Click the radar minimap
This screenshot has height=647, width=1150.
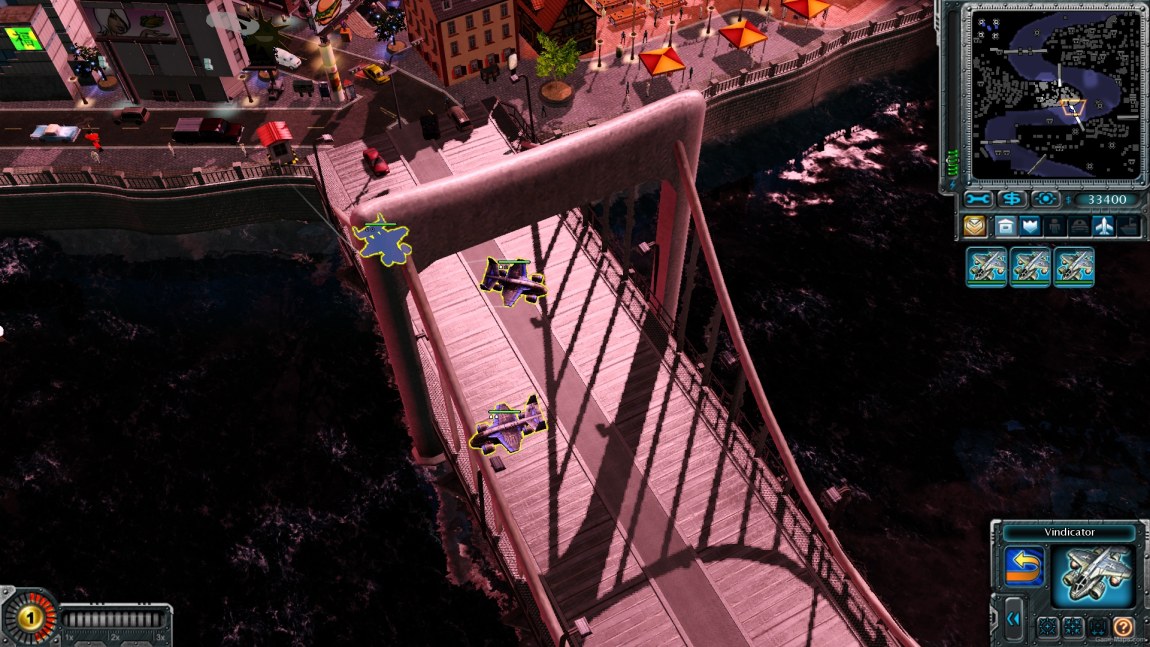(1058, 95)
